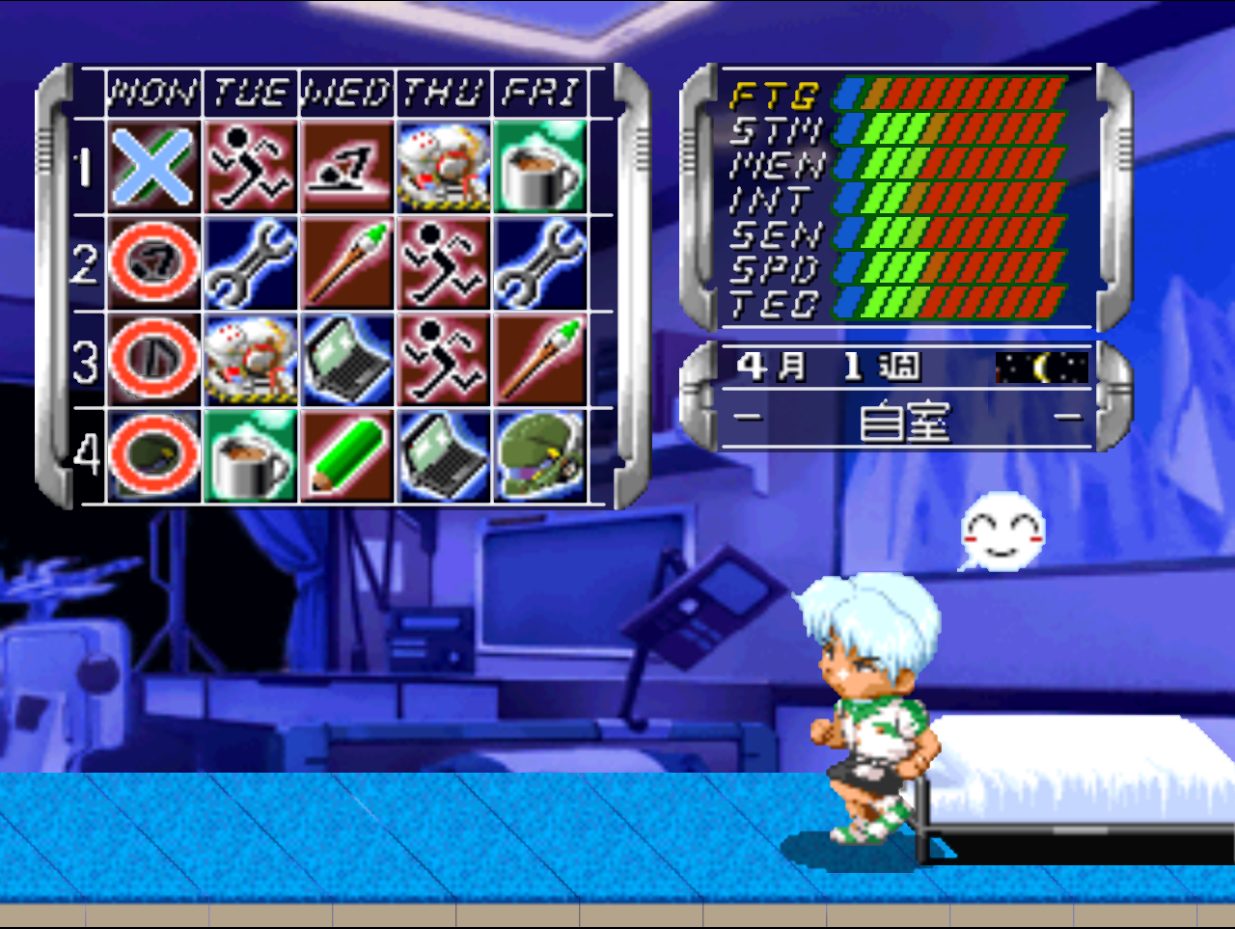Select the red-ringed sit-up icon
Image resolution: width=1235 pixels, height=929 pixels.
[153, 263]
